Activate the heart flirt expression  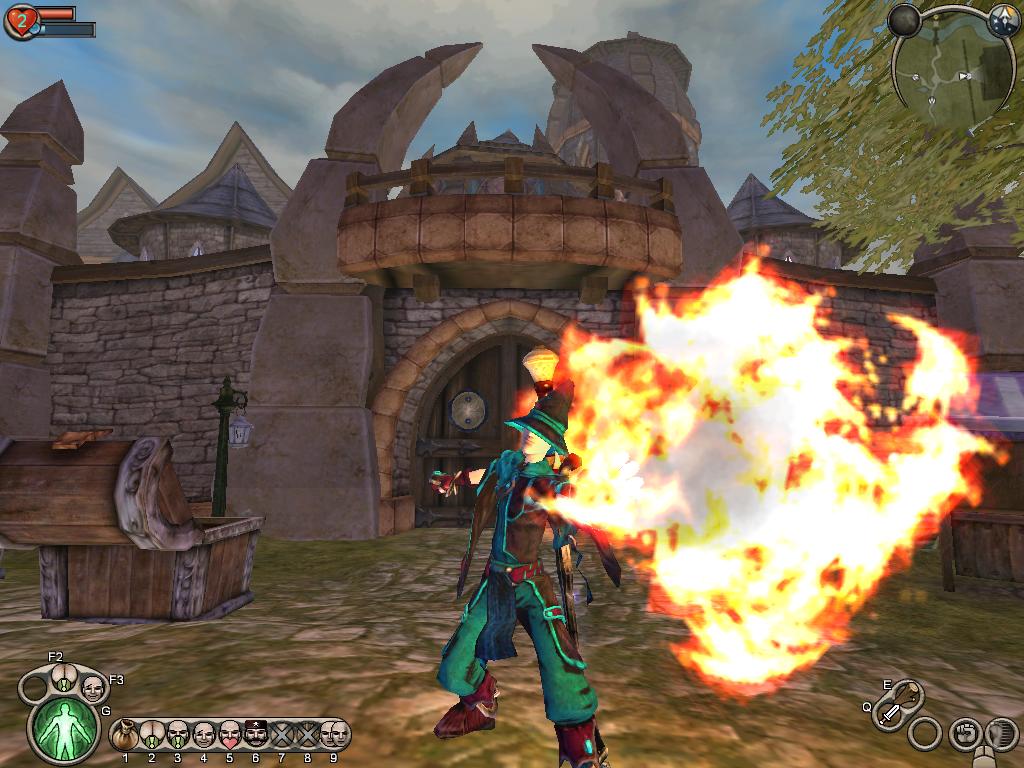point(229,736)
